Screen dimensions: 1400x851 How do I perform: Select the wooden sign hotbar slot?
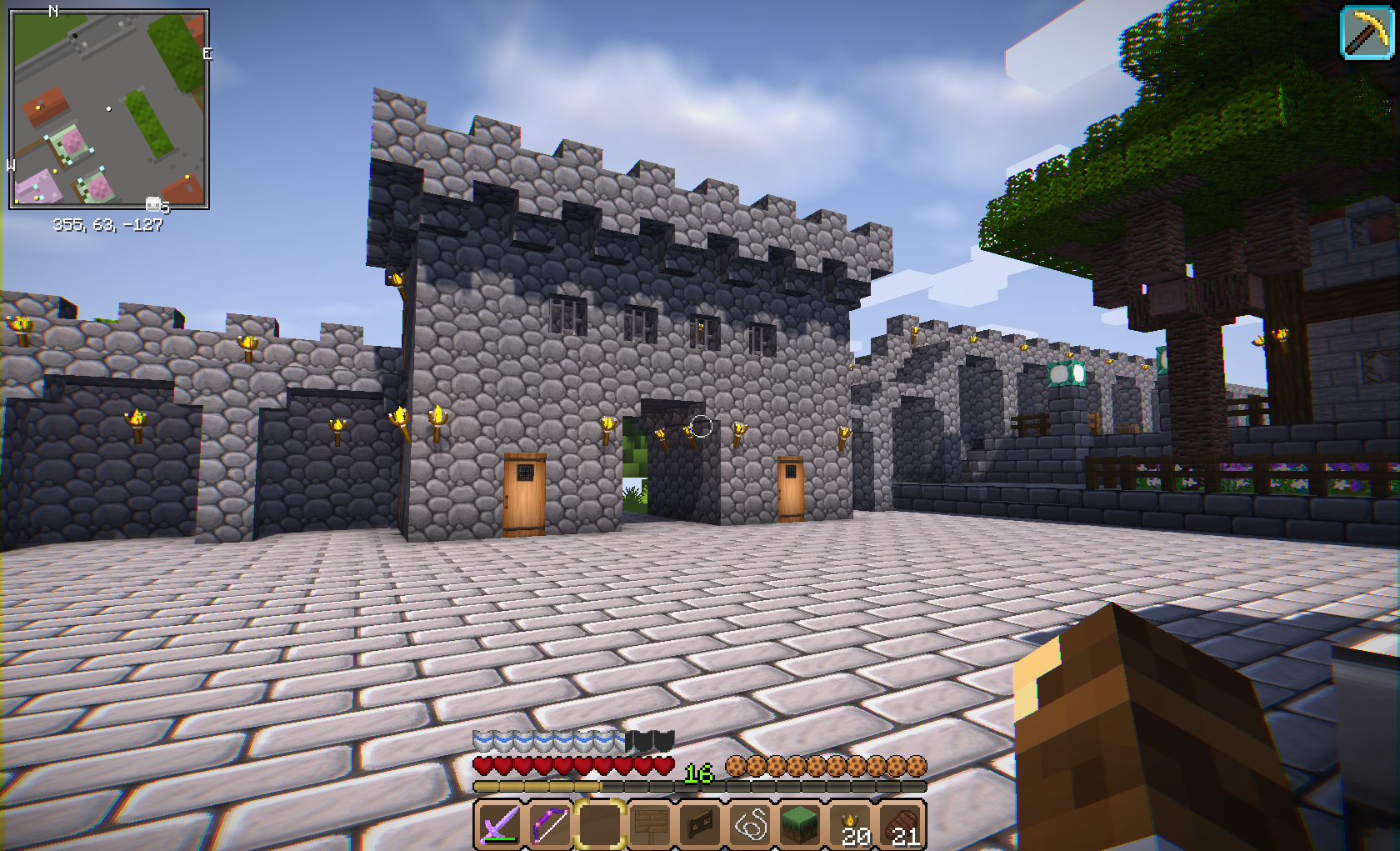coord(650,825)
